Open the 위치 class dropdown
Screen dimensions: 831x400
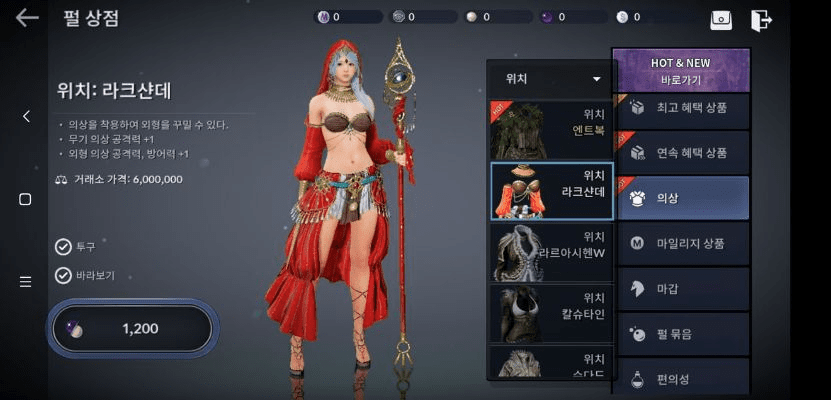pos(553,78)
